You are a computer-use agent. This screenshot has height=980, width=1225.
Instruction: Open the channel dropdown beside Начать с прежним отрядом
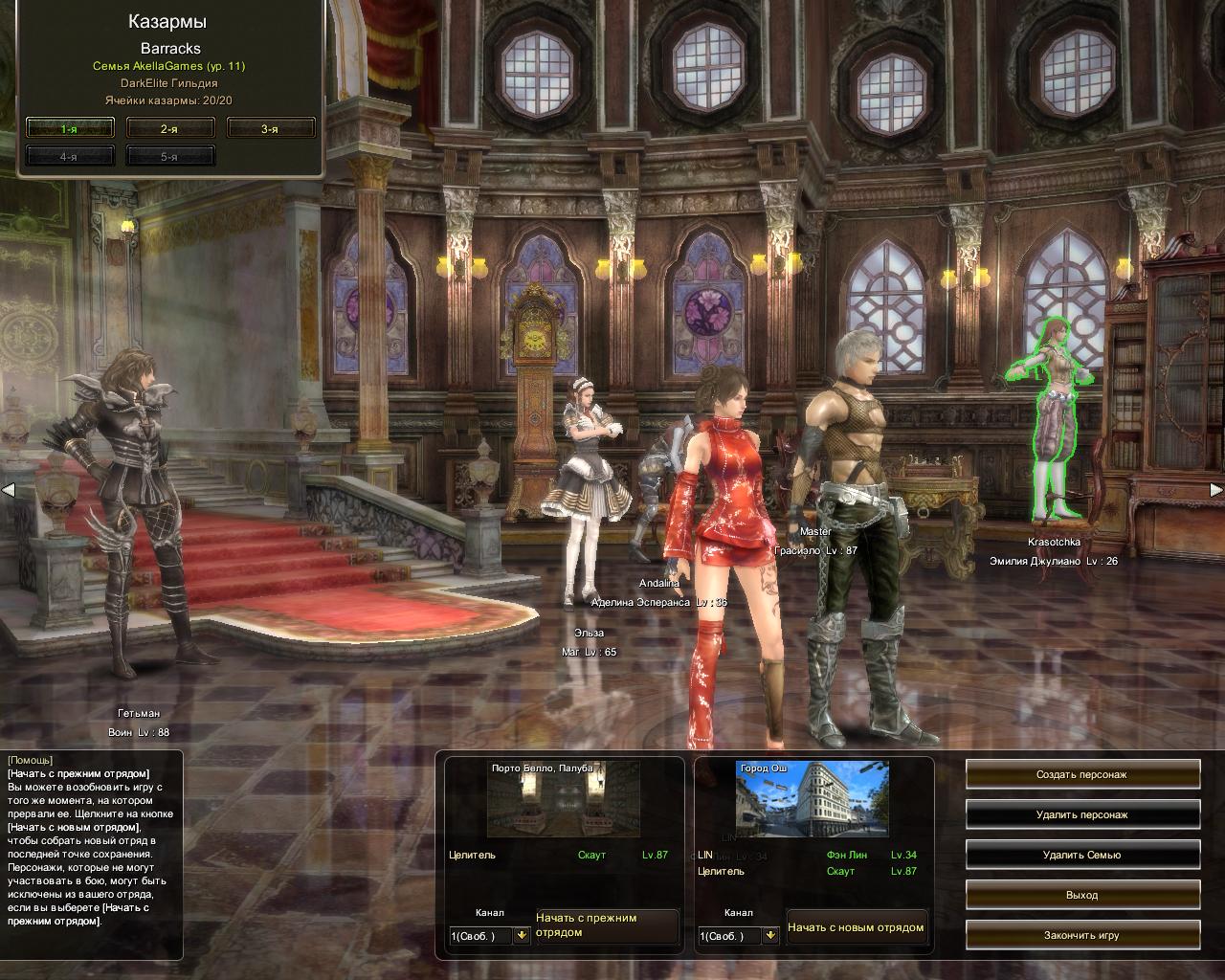click(522, 936)
